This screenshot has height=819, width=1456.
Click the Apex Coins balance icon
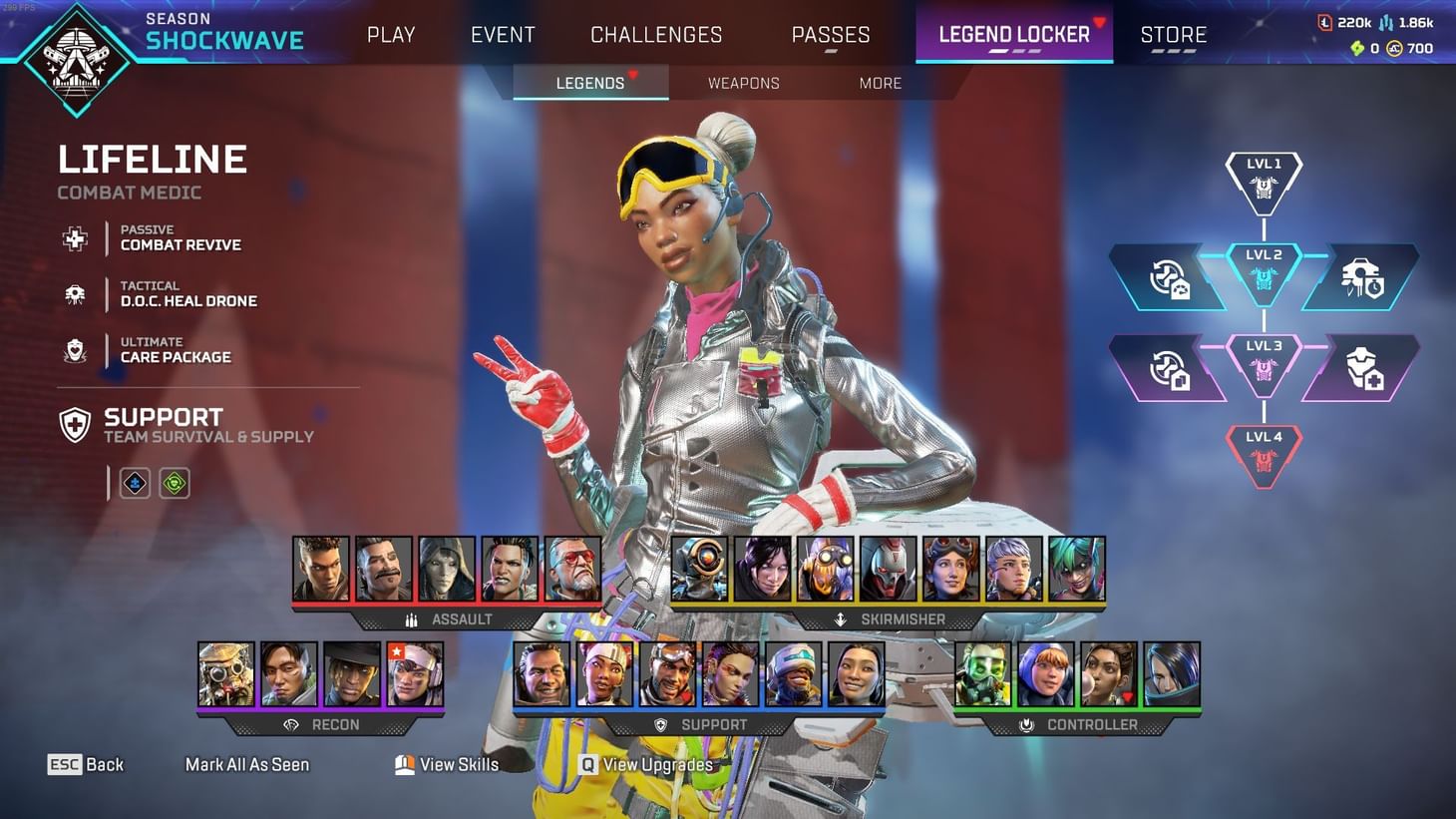pyautogui.click(x=1395, y=47)
